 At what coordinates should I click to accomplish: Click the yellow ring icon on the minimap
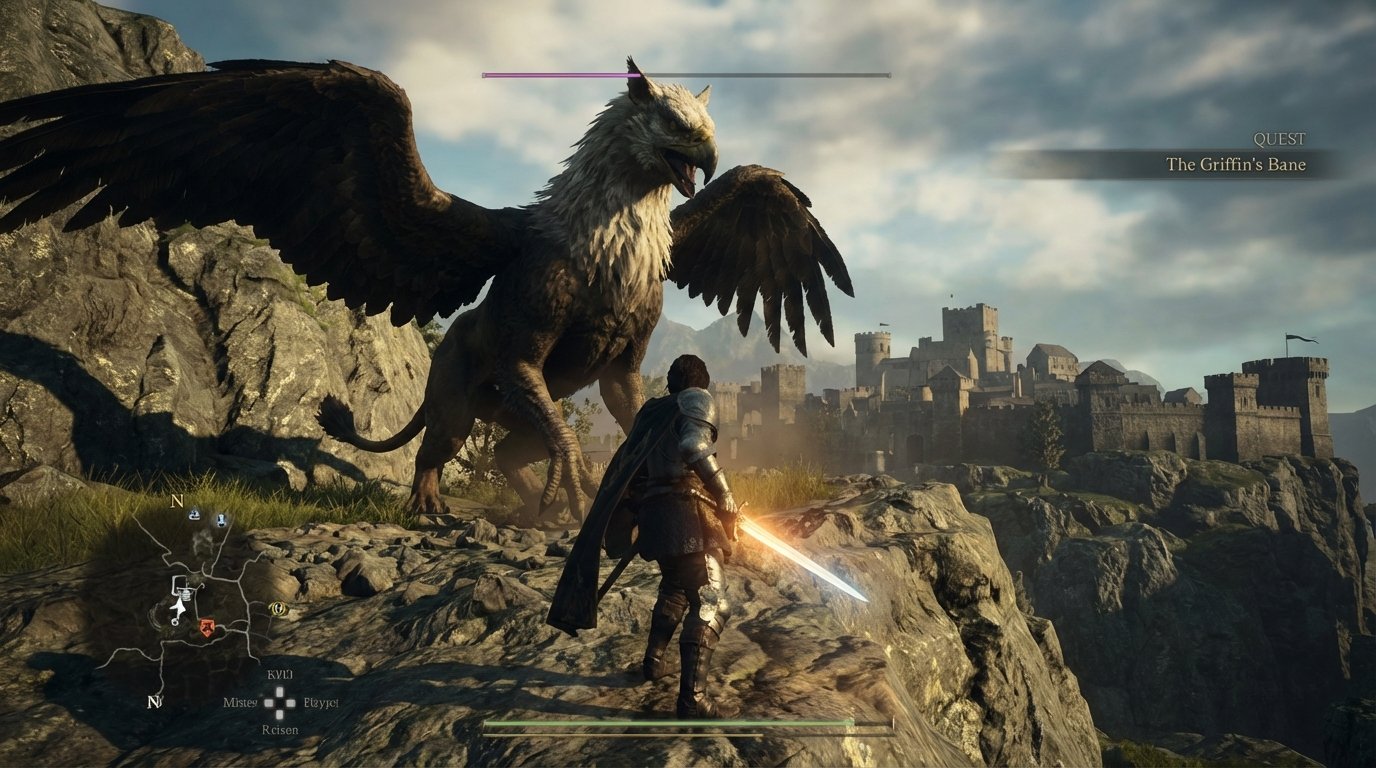click(278, 609)
